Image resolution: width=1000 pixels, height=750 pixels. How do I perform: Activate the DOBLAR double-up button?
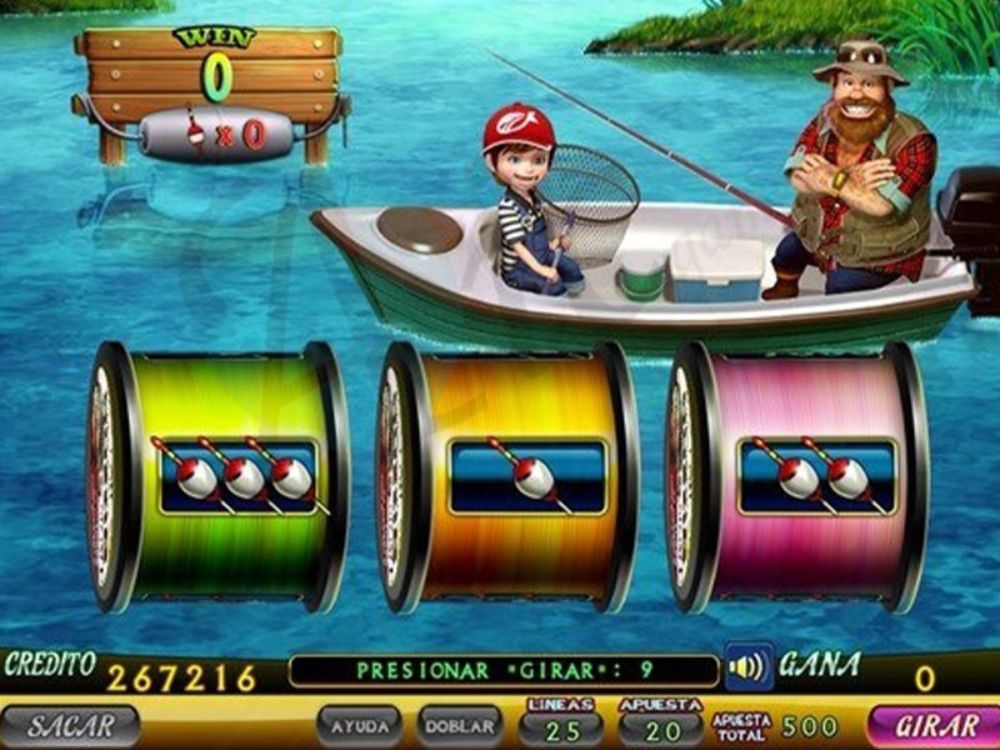click(x=460, y=726)
